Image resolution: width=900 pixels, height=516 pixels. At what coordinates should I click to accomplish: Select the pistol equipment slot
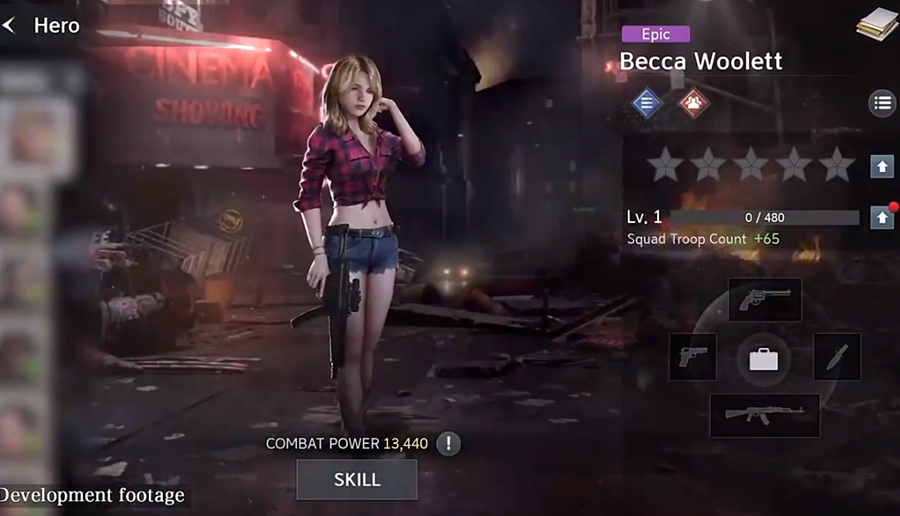pos(692,357)
